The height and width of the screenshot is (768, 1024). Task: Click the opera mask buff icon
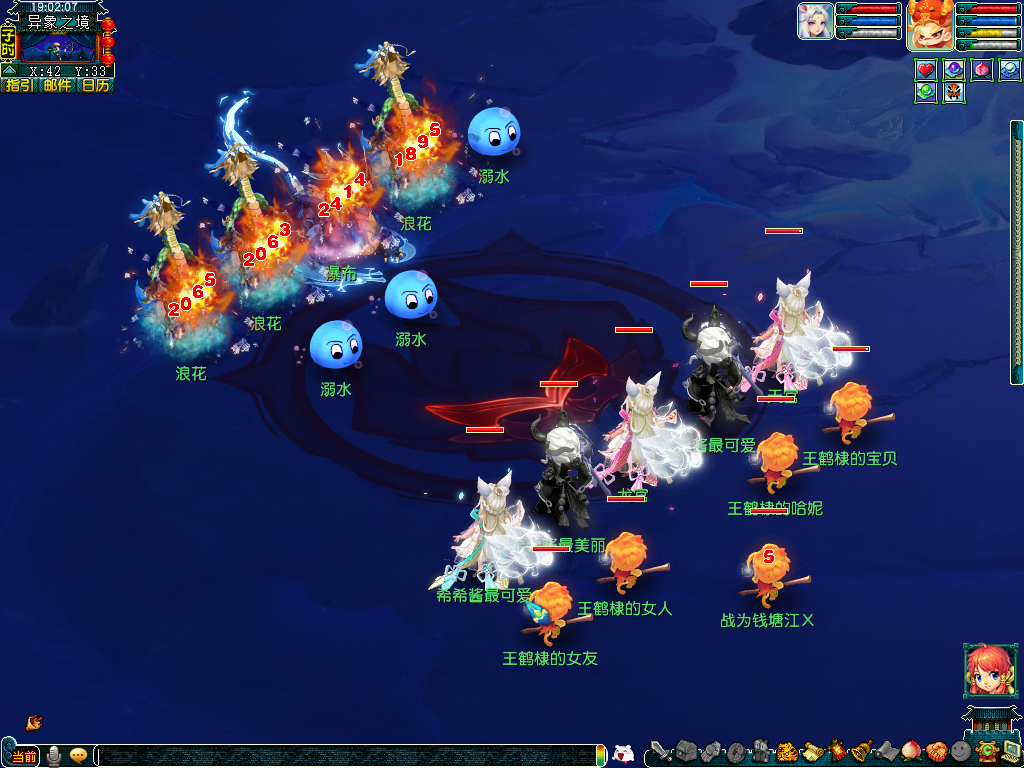click(953, 93)
